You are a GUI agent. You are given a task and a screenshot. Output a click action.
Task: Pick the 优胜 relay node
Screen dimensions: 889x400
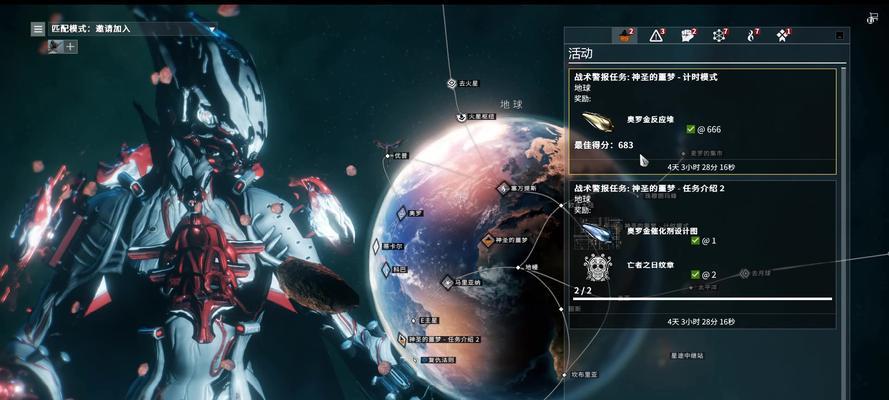point(388,155)
